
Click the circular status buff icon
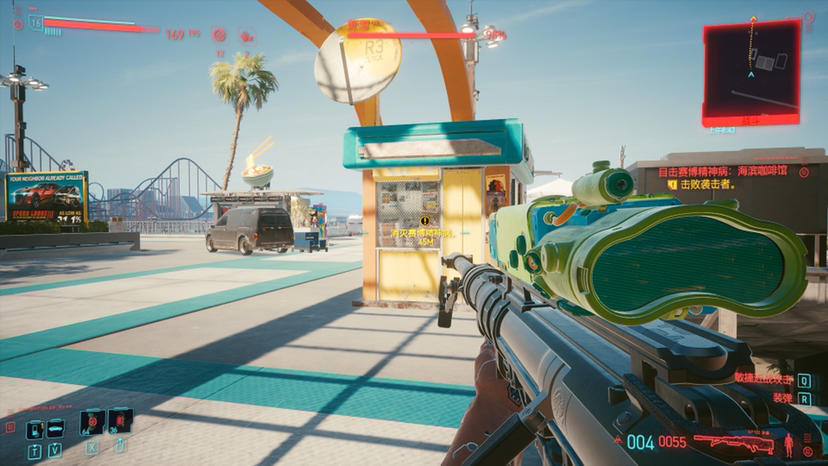click(219, 34)
